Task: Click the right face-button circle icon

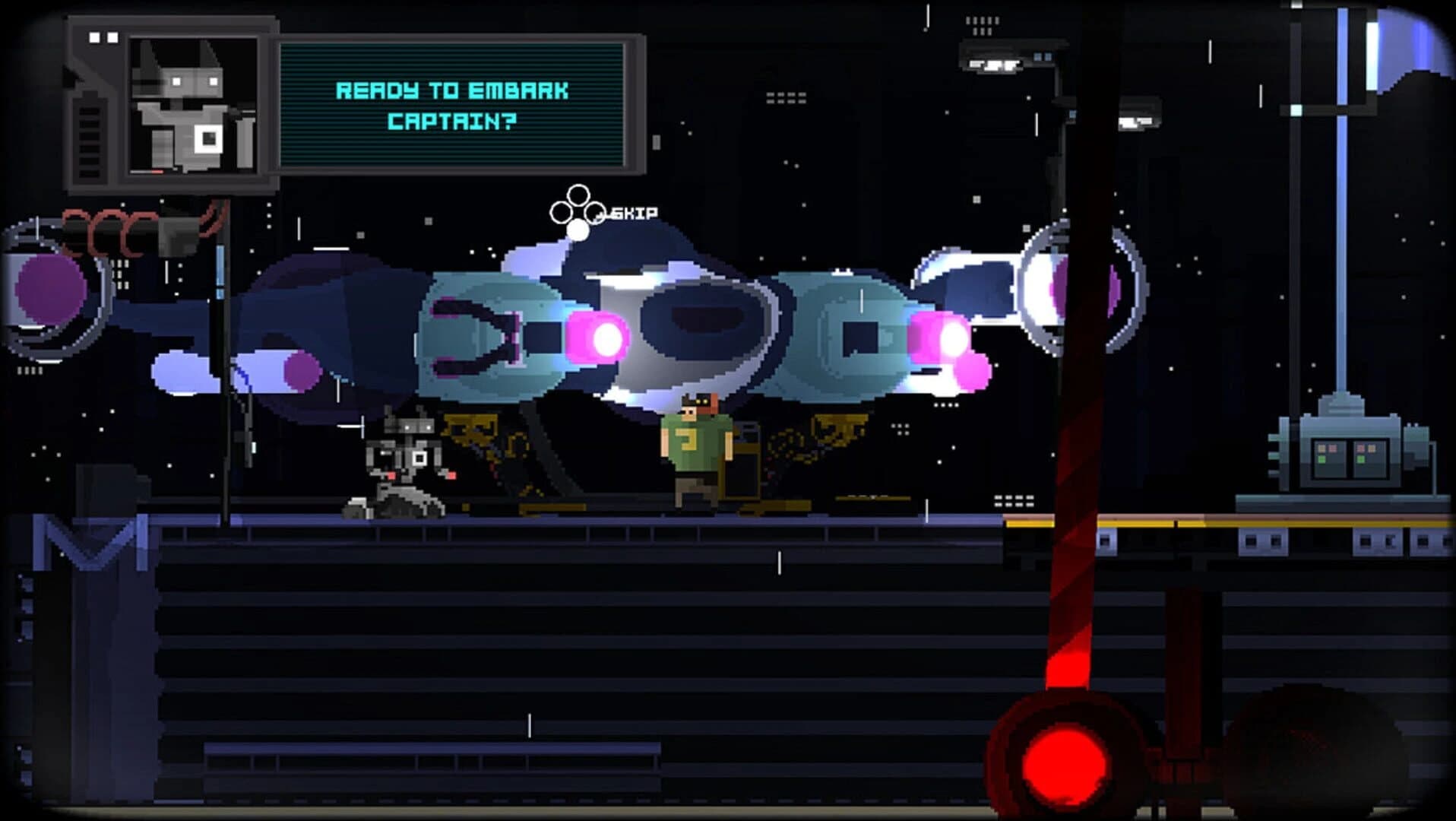Action: tap(594, 212)
